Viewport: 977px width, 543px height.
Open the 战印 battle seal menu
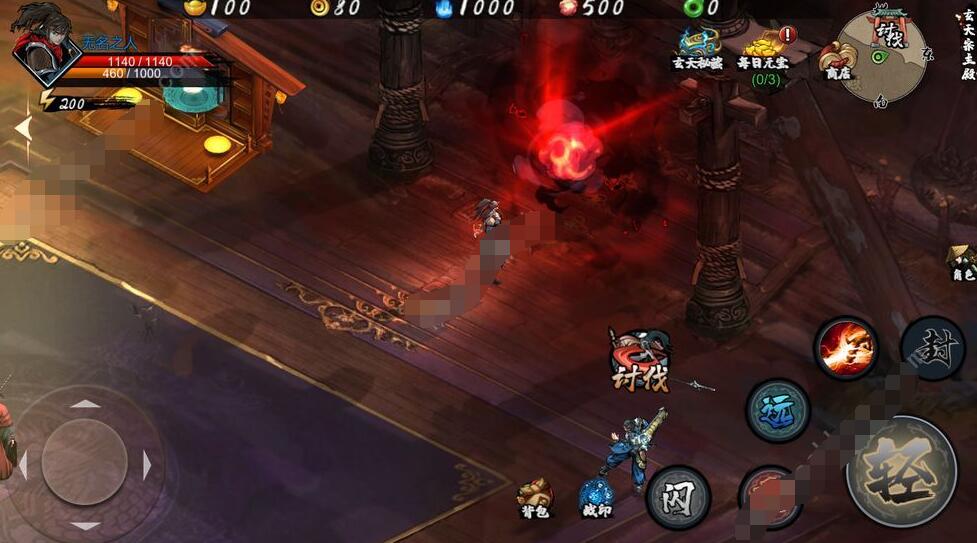tap(596, 498)
